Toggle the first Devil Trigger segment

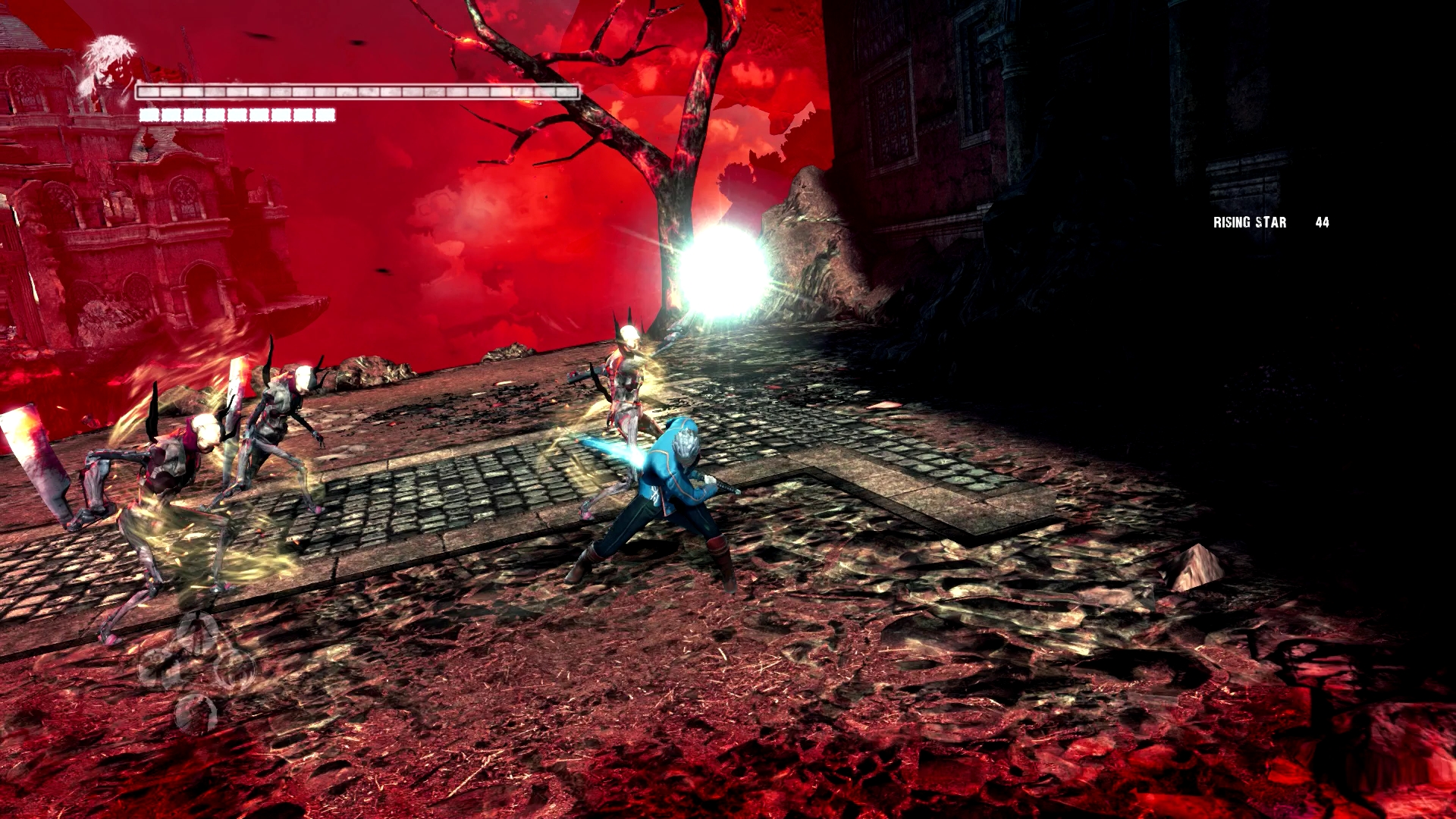click(148, 115)
